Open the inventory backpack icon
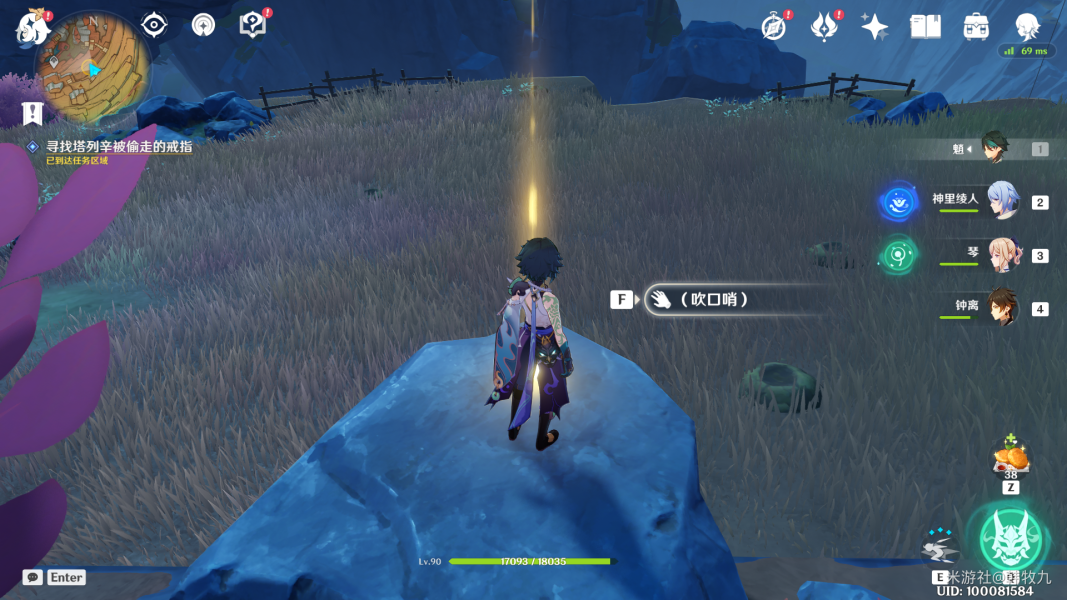This screenshot has height=600, width=1067. pos(976,27)
